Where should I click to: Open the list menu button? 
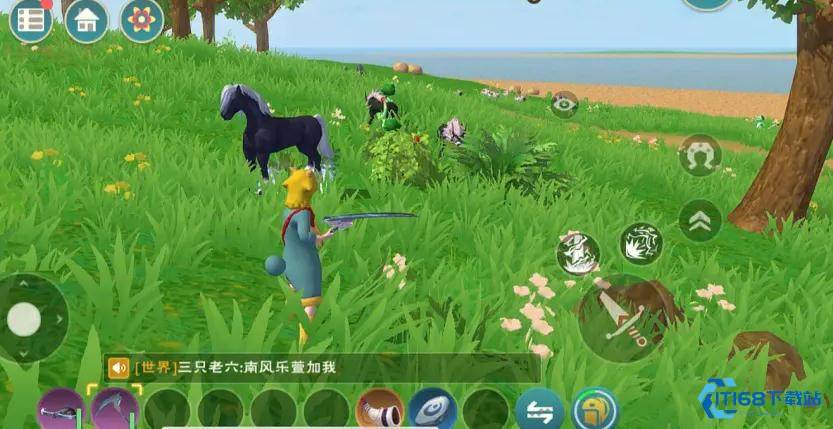click(31, 20)
